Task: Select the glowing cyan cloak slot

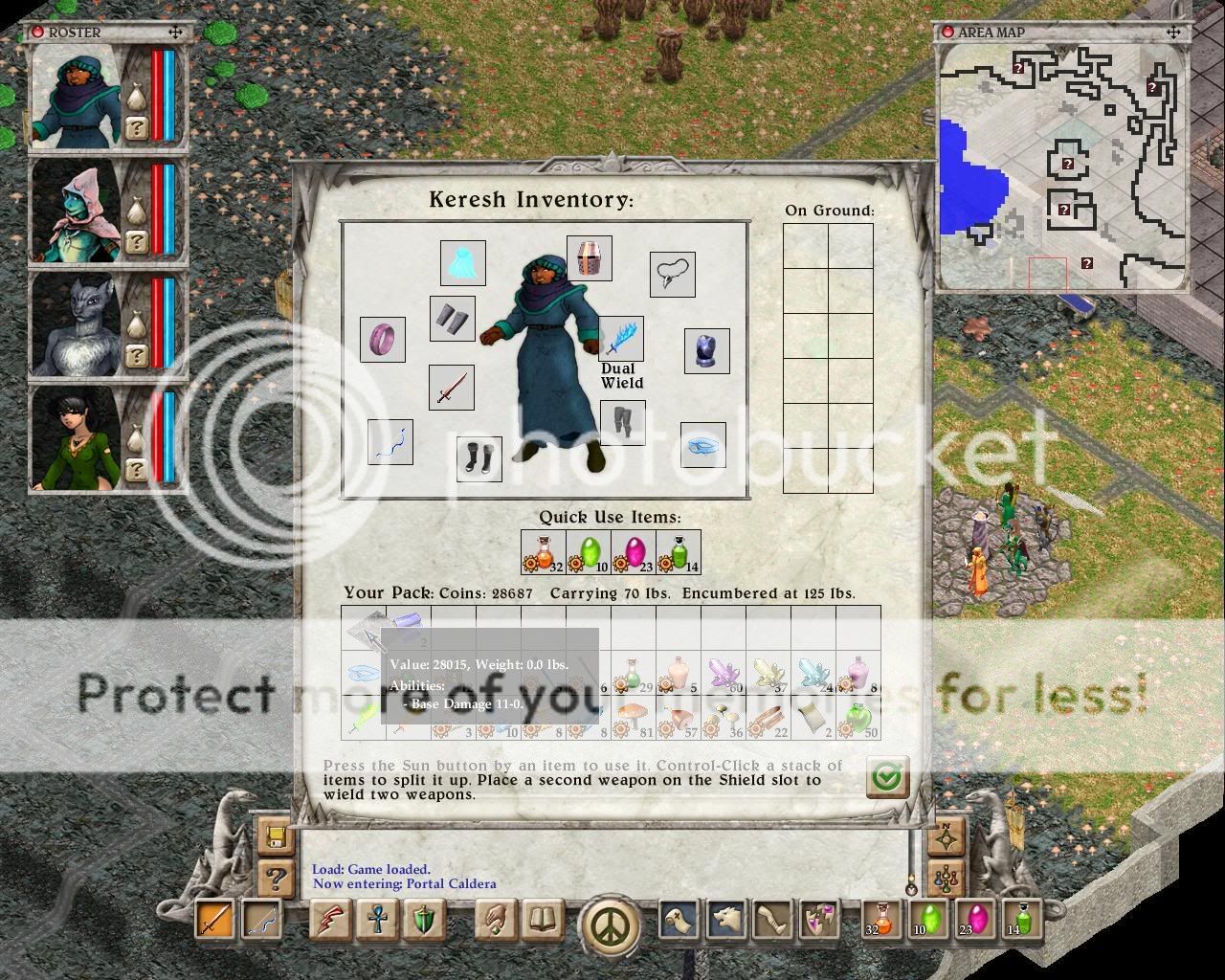Action: [x=462, y=263]
